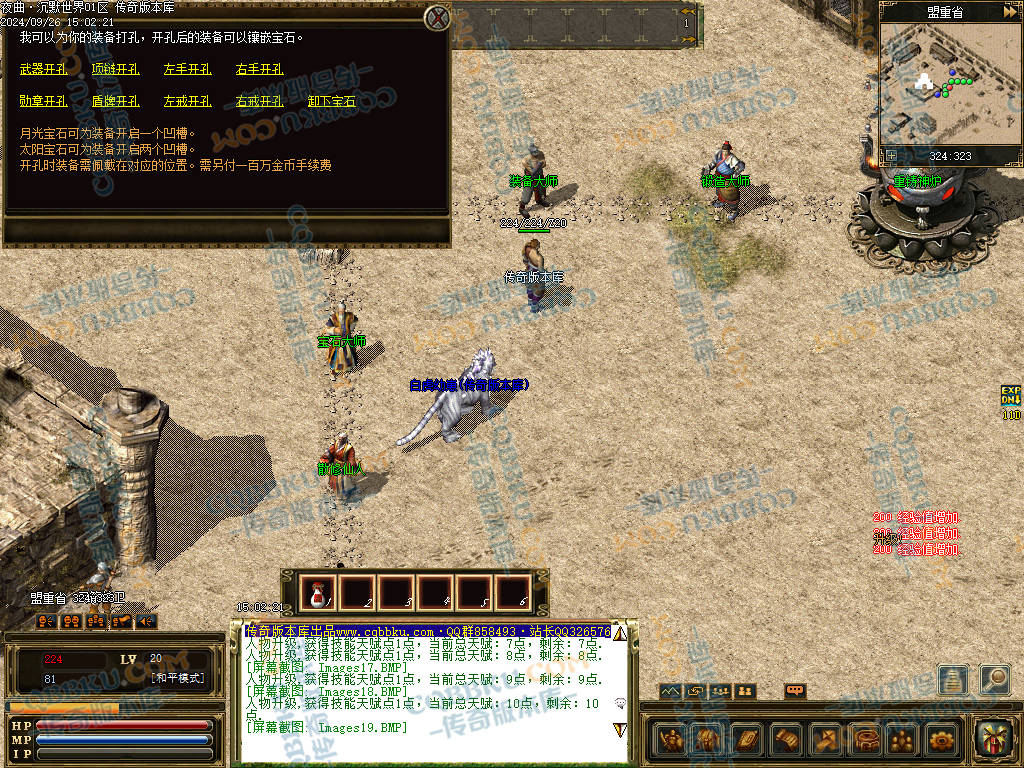Select 左戒开孔 left ring socketing

pos(187,101)
